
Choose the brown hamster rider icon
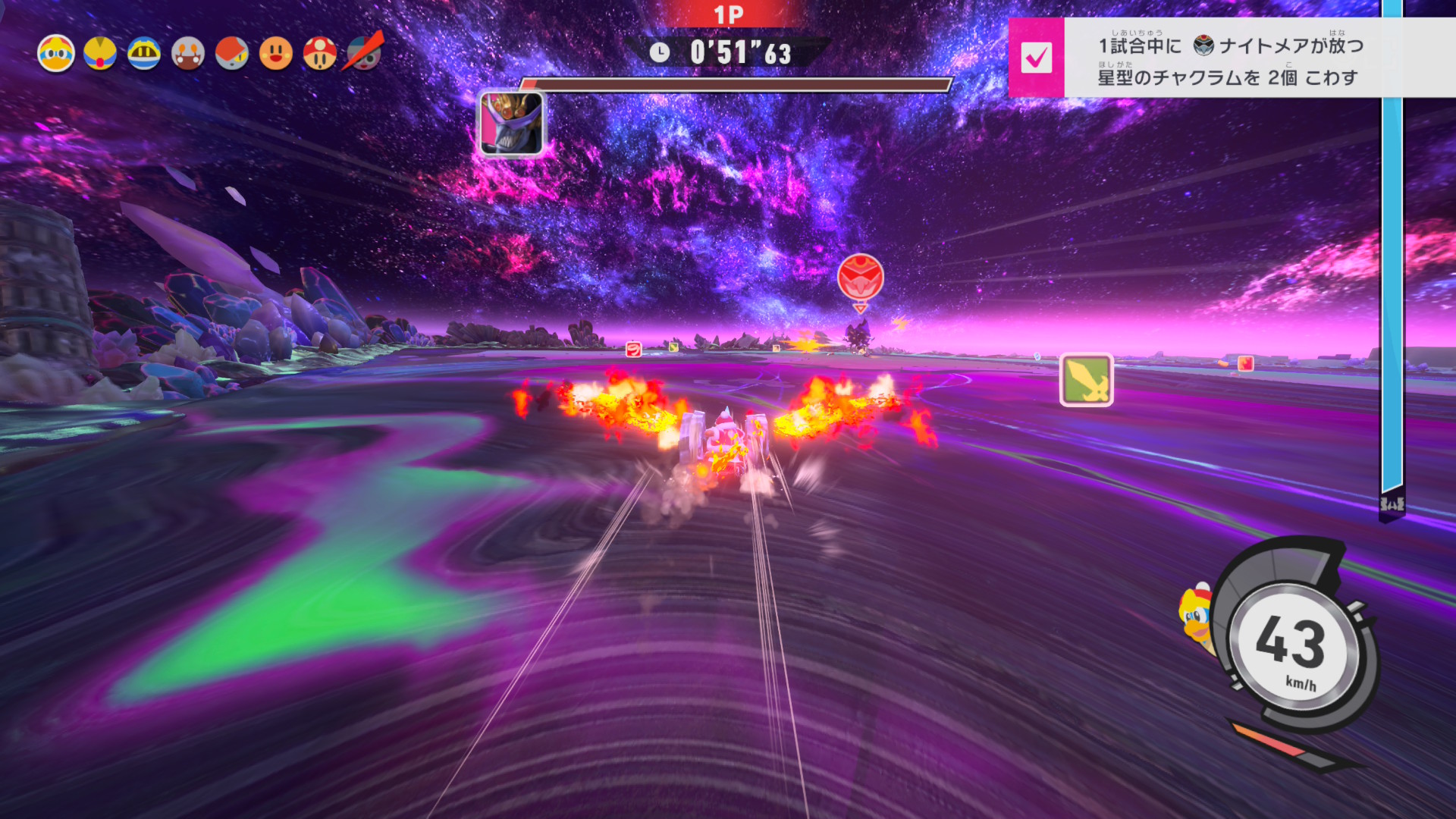click(x=188, y=54)
